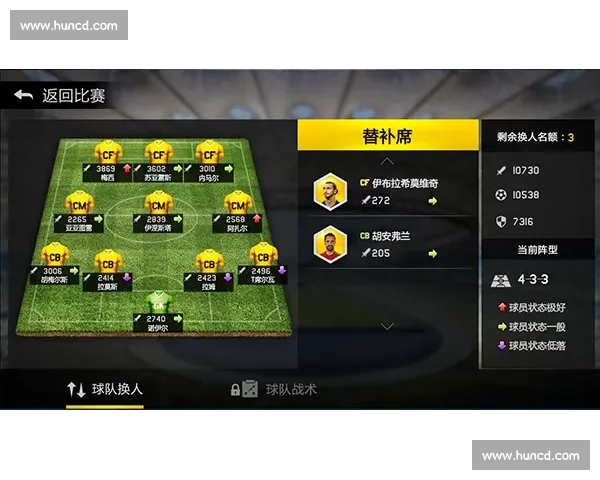Choose defender 拉莫斯
This screenshot has width=600, height=480.
coord(108,266)
